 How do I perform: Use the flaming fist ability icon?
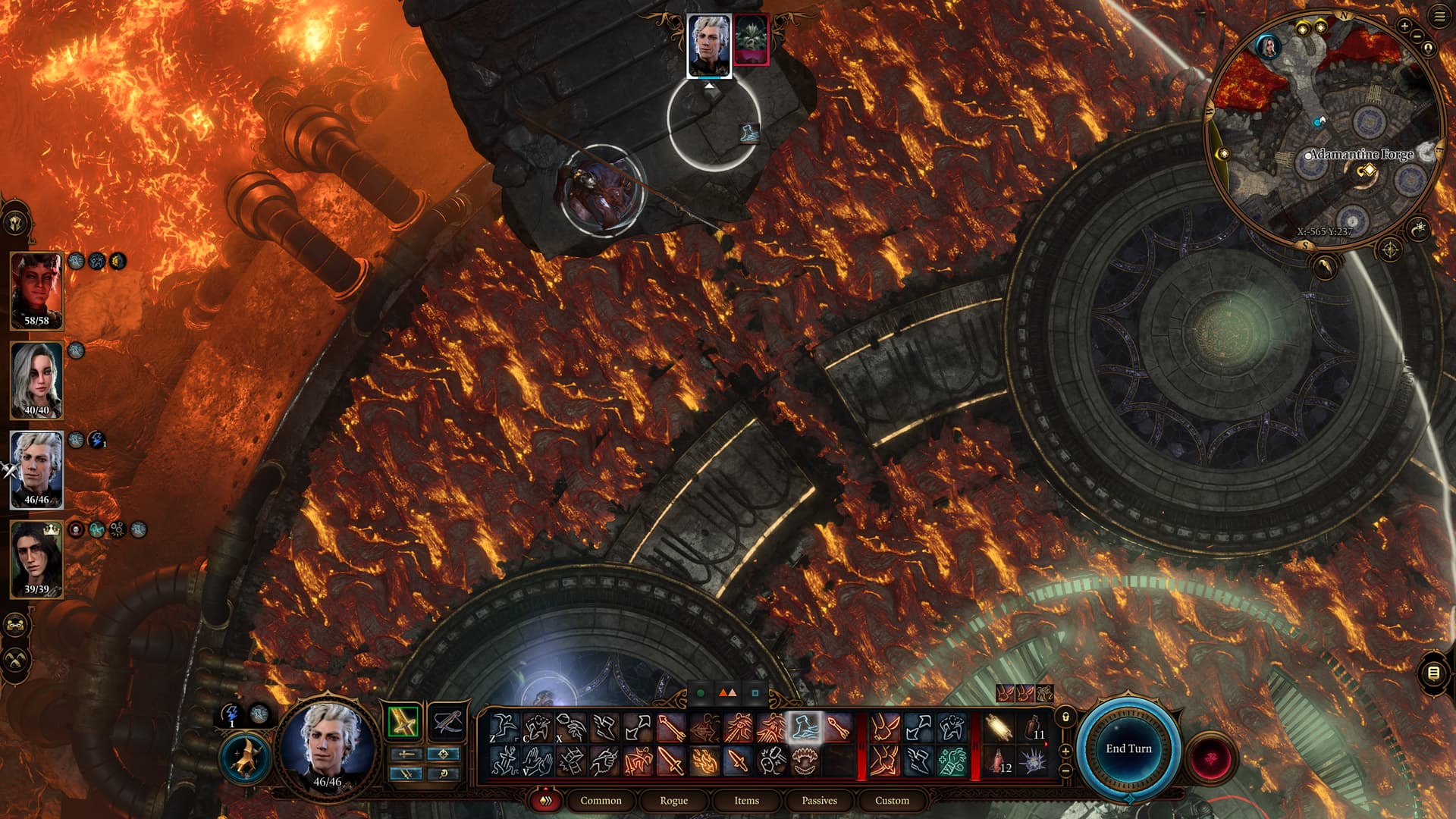pos(704,761)
